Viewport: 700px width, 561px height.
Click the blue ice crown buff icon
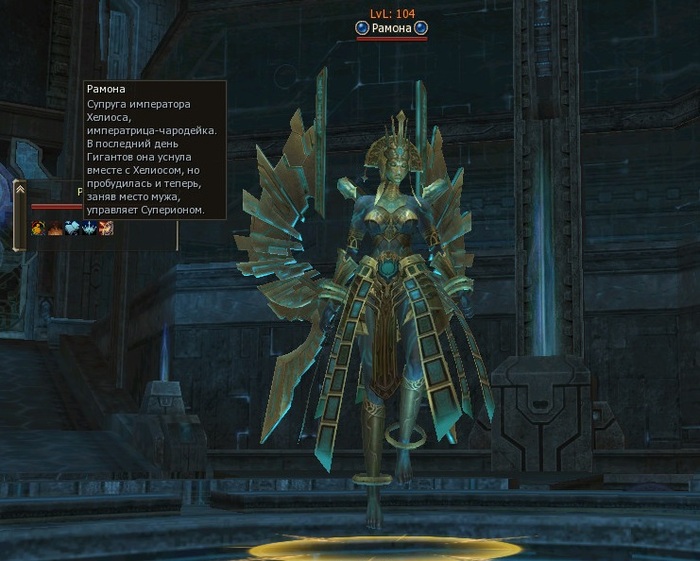pos(89,228)
